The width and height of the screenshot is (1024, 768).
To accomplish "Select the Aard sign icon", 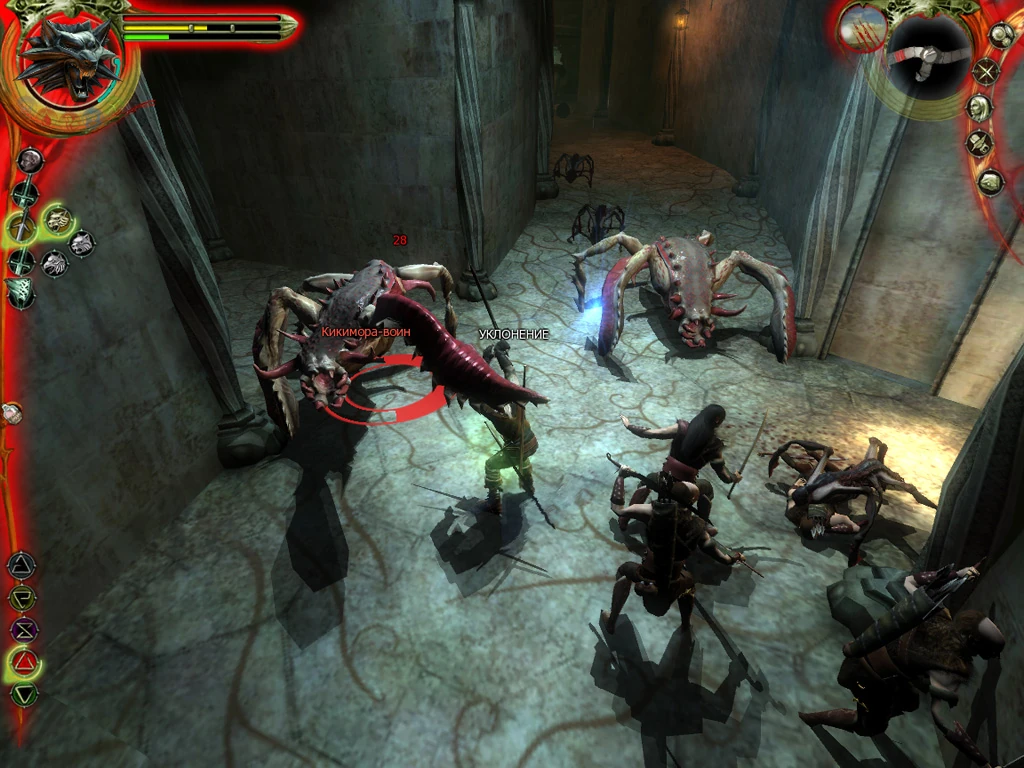I will click(x=21, y=566).
